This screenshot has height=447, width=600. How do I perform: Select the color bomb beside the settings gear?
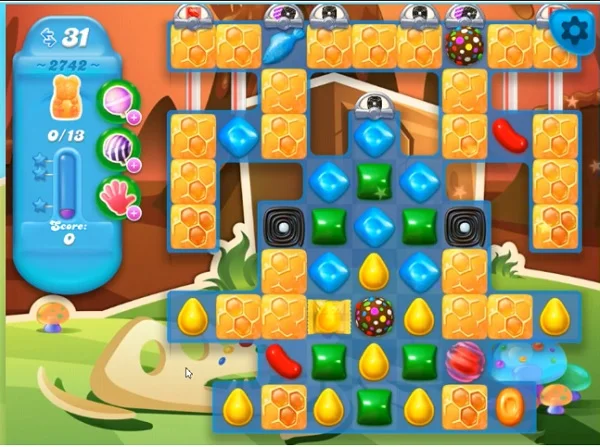point(464,46)
